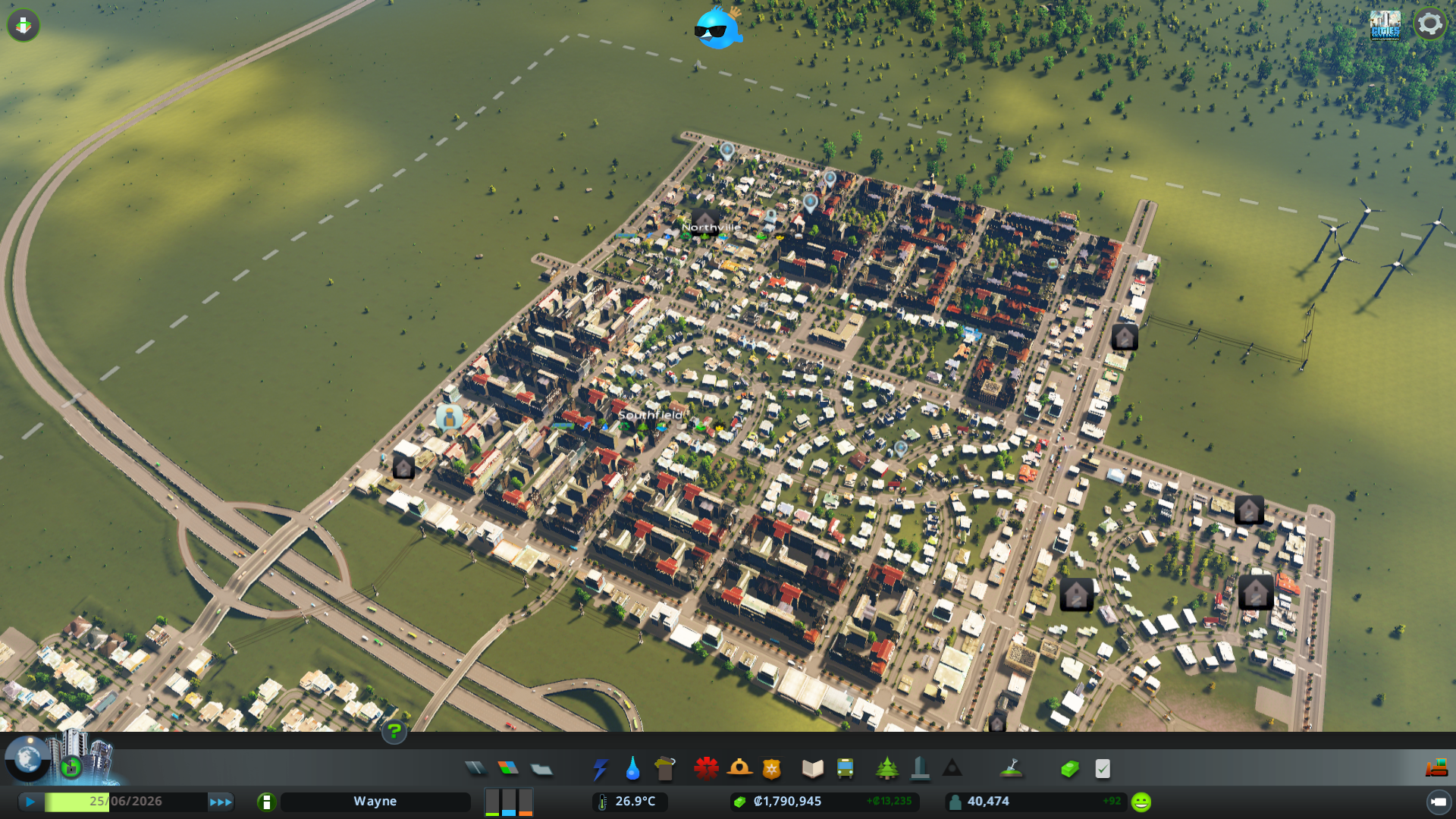Open the Electricity services menu
The width and height of the screenshot is (1456, 819).
pyautogui.click(x=601, y=768)
